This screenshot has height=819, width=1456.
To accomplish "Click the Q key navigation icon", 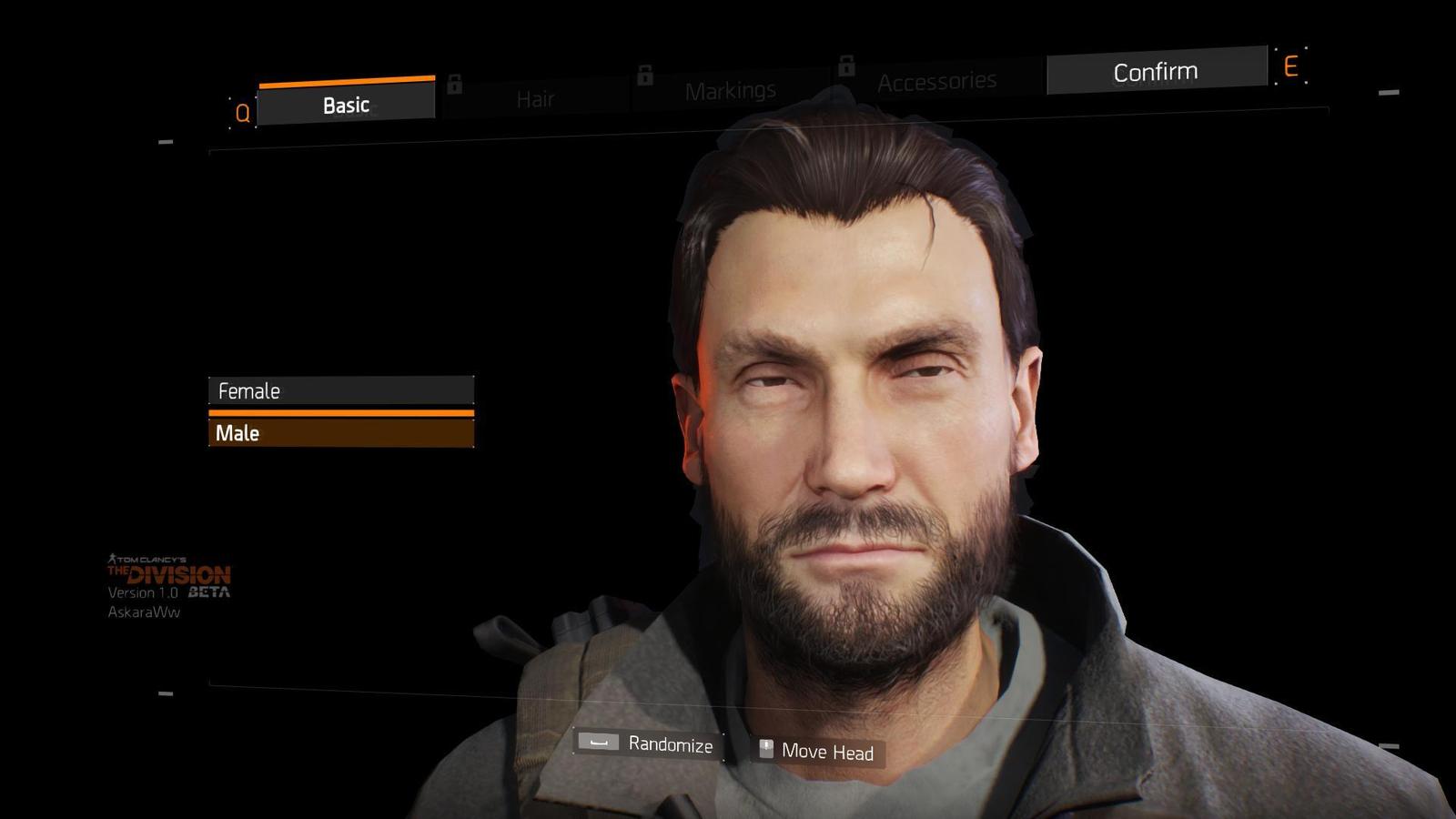I will [241, 113].
